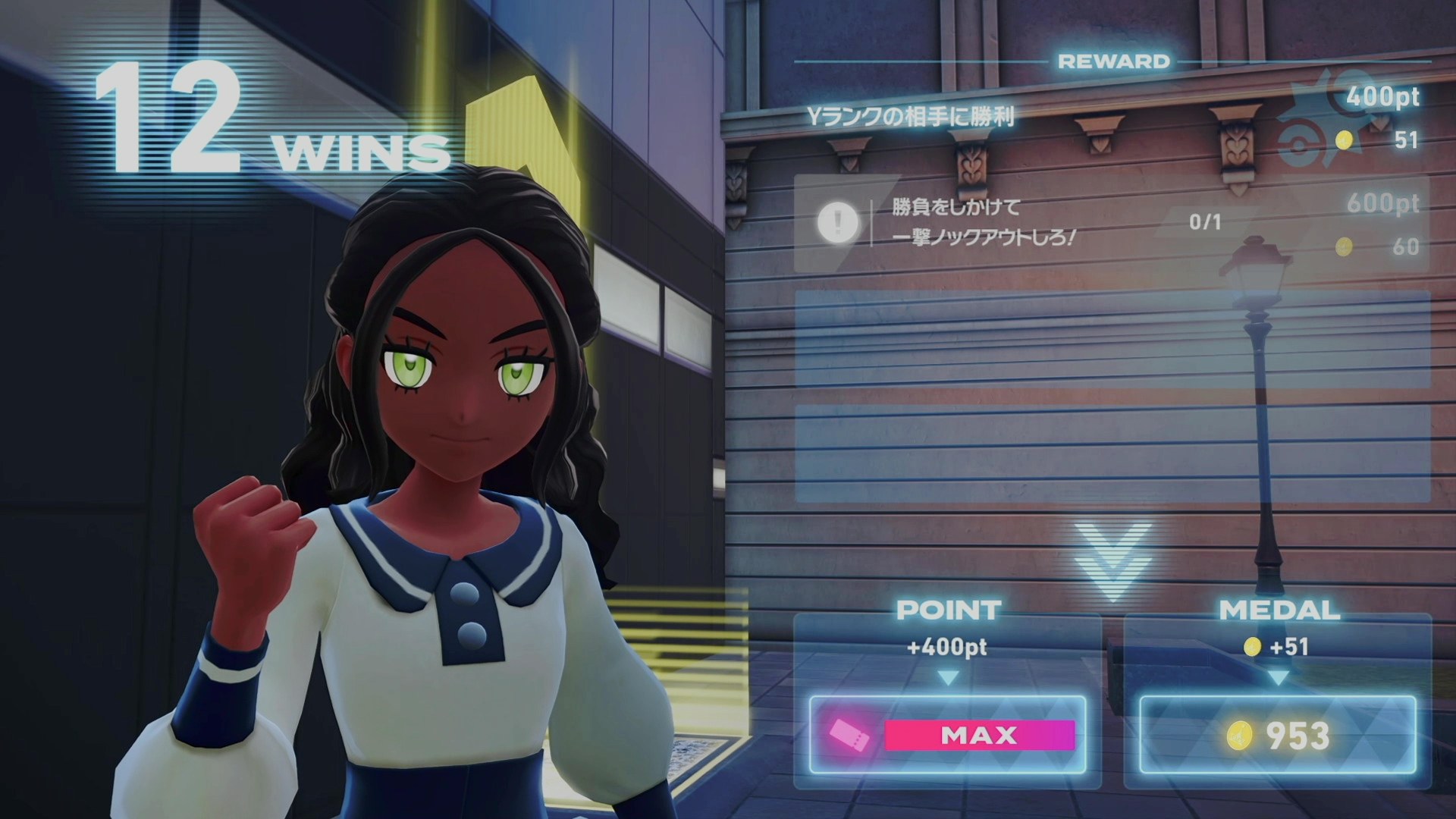
Task: Click the Yランクの相手に勝利 reward row
Action: (1111, 118)
